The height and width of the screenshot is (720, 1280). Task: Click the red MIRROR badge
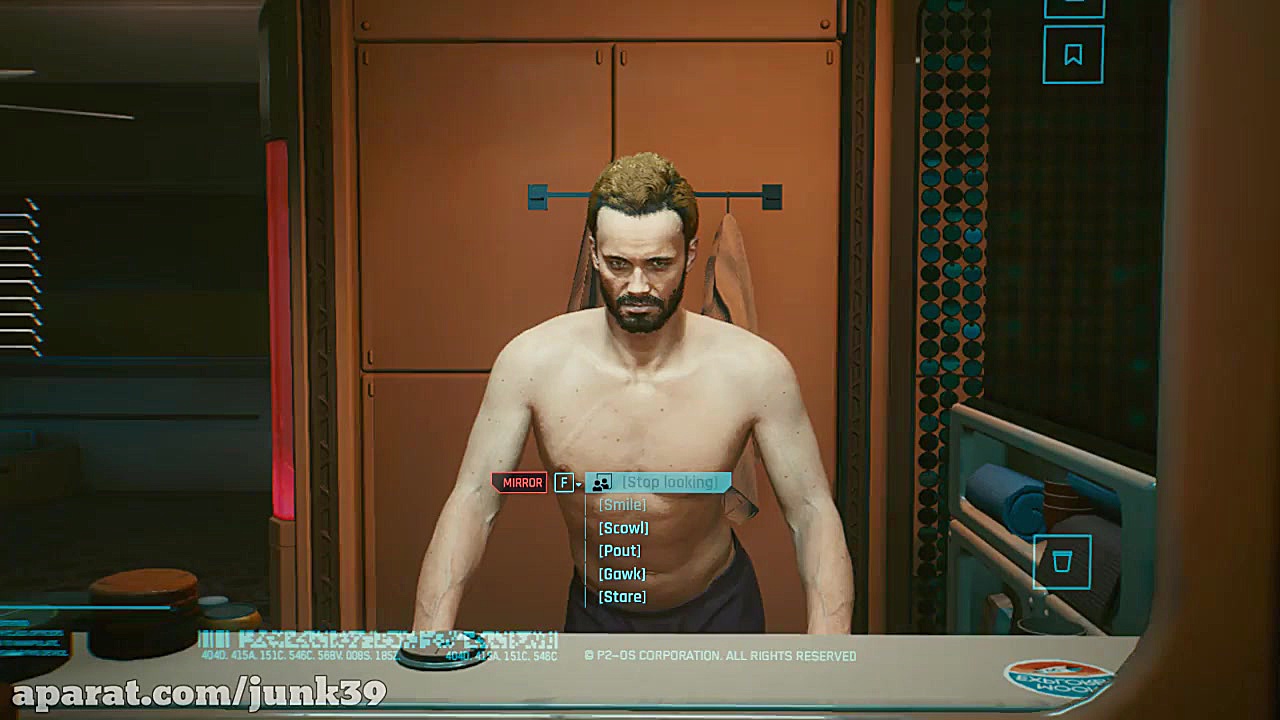tap(521, 482)
